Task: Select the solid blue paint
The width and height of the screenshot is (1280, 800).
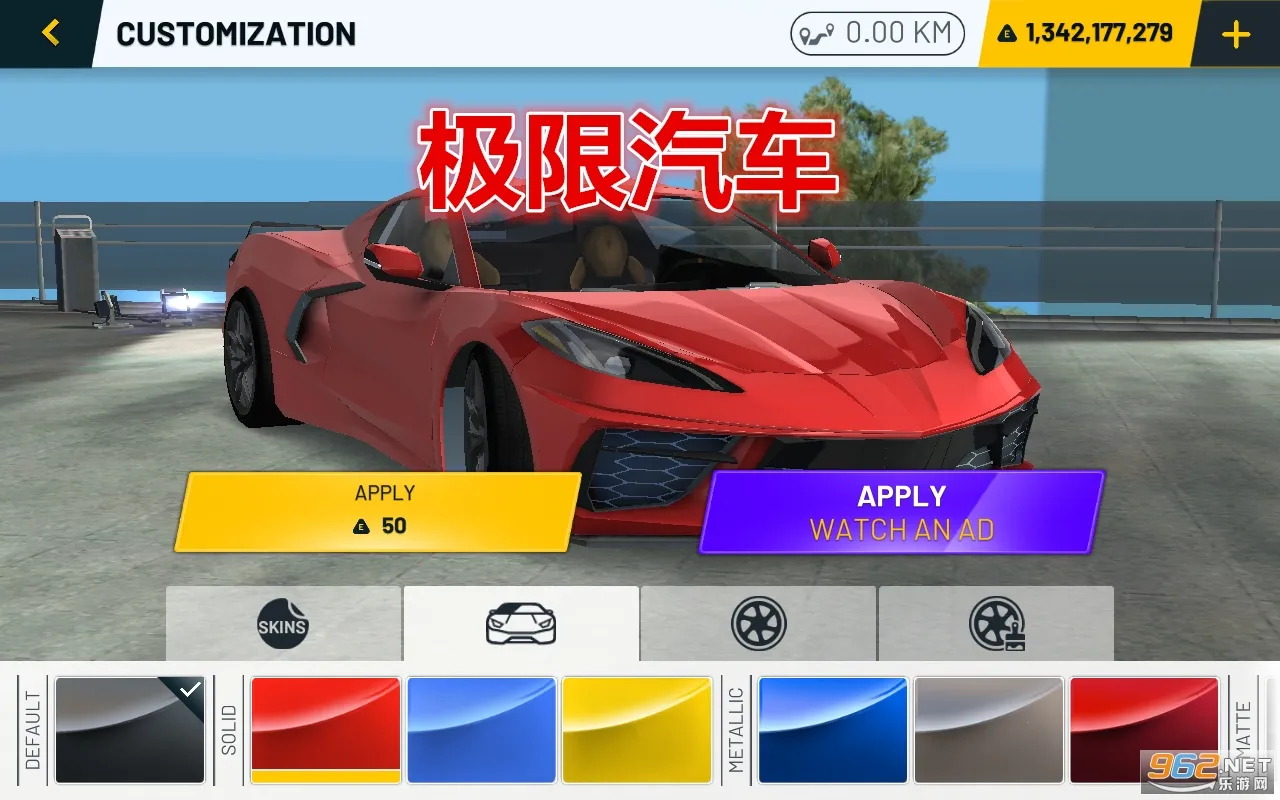Action: (x=481, y=730)
